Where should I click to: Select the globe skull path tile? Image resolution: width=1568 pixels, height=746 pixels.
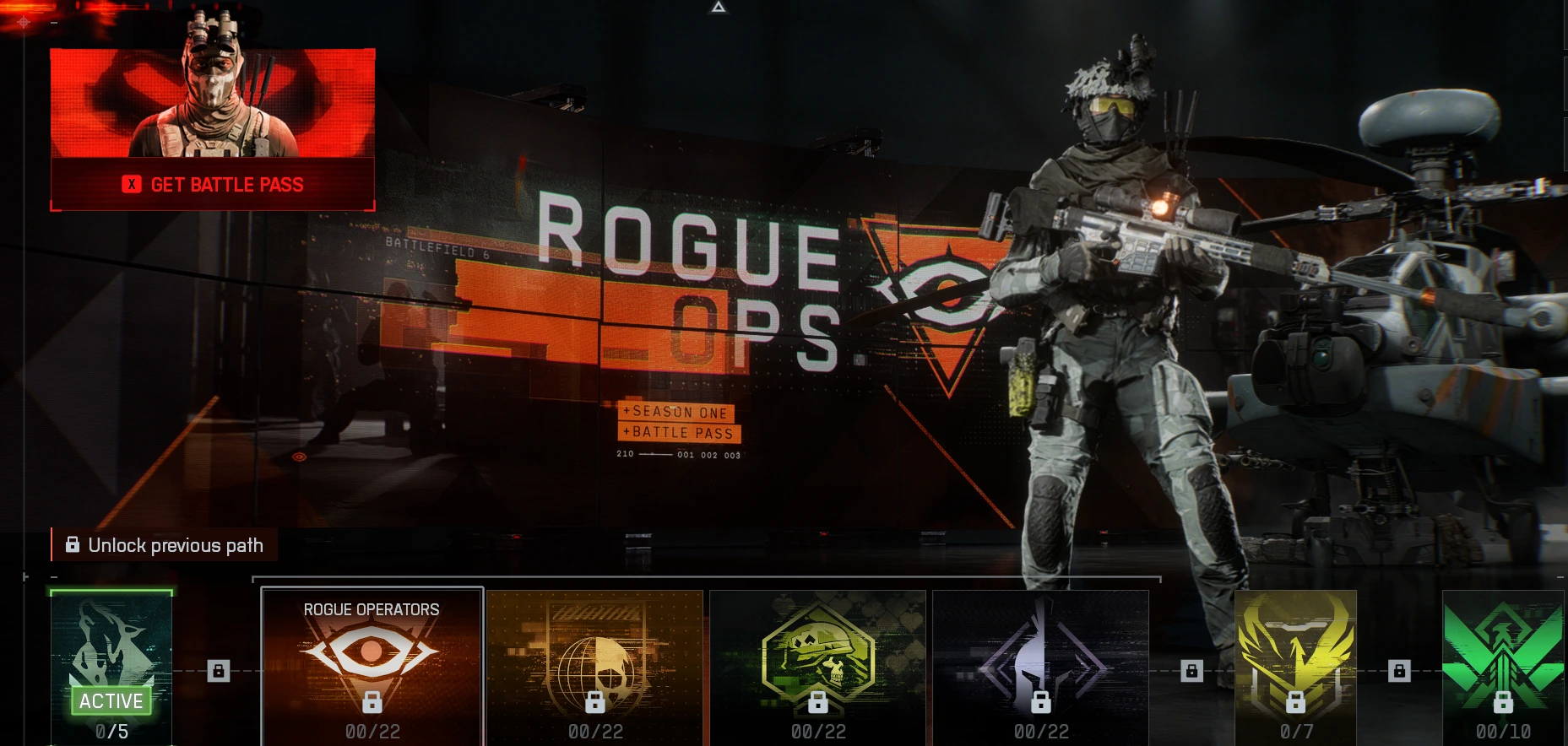click(x=595, y=667)
